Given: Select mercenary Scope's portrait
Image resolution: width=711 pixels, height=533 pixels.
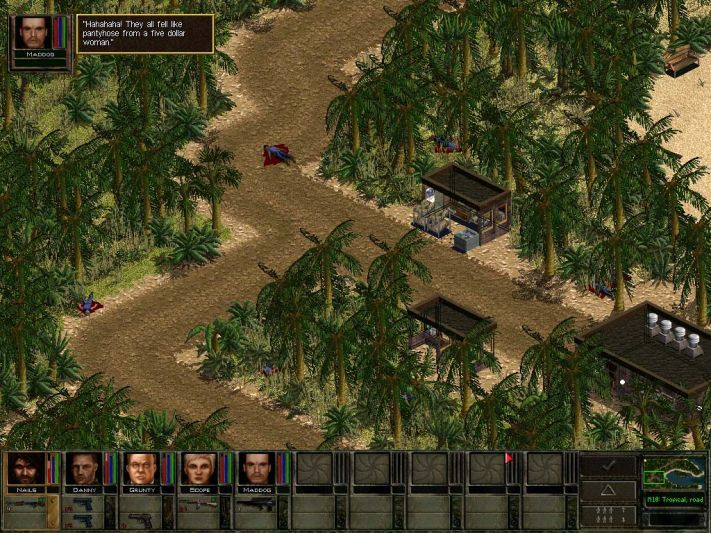Looking at the screenshot, I should click(198, 468).
